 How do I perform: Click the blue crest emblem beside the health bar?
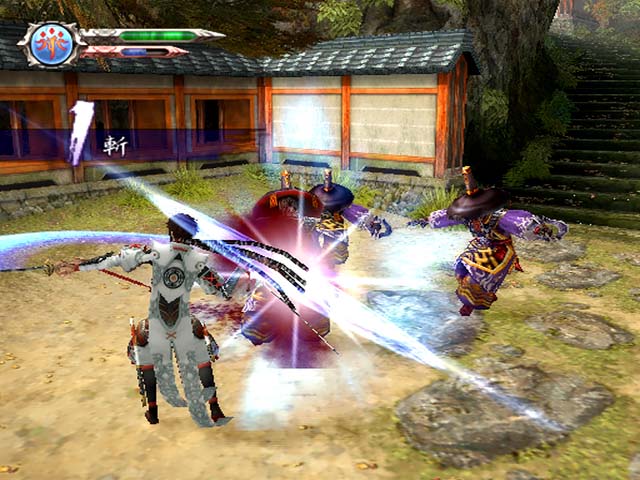tap(49, 44)
